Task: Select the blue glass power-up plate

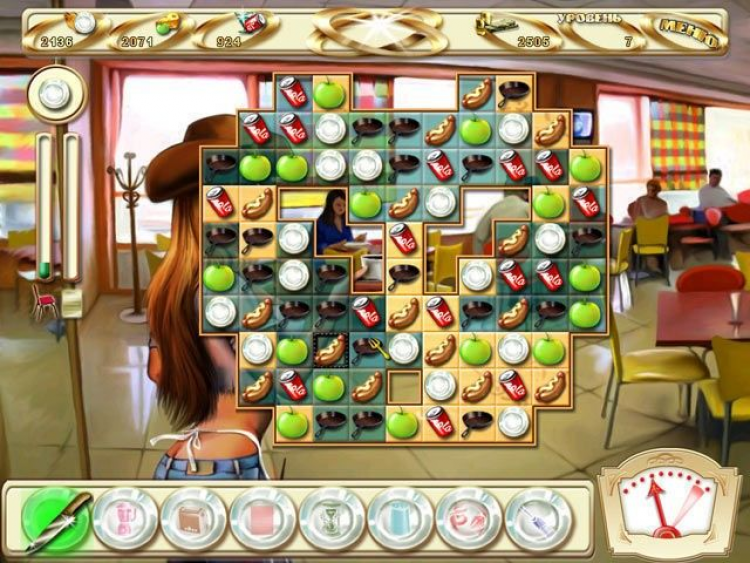Action: tap(400, 518)
